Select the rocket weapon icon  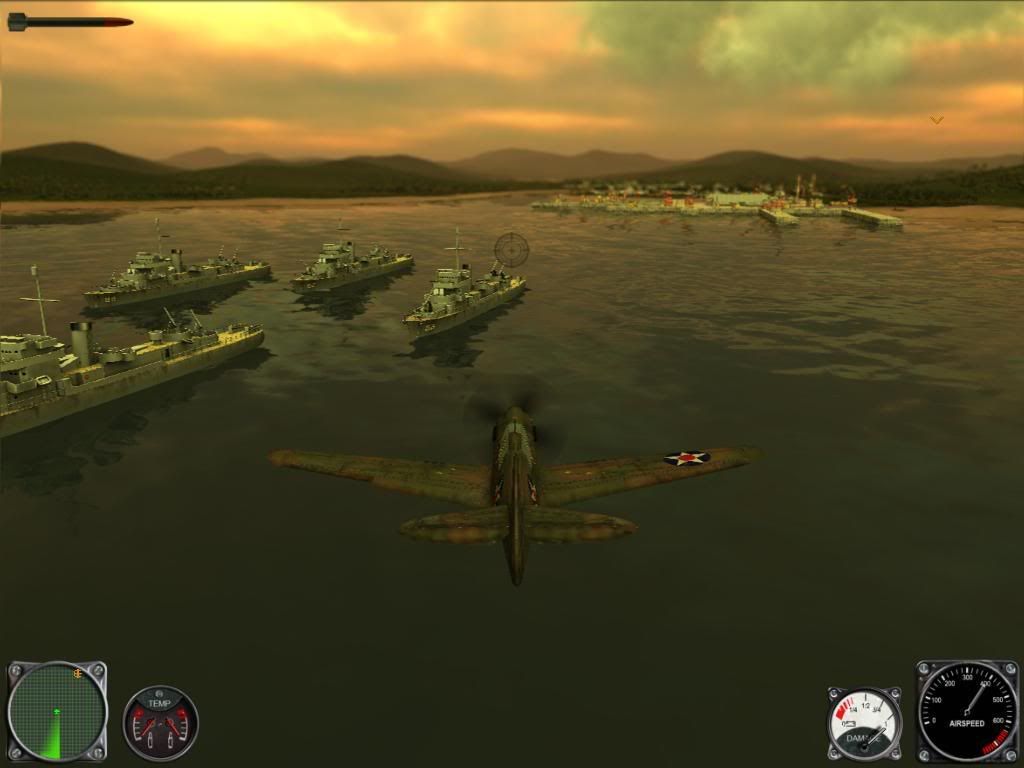pos(70,21)
